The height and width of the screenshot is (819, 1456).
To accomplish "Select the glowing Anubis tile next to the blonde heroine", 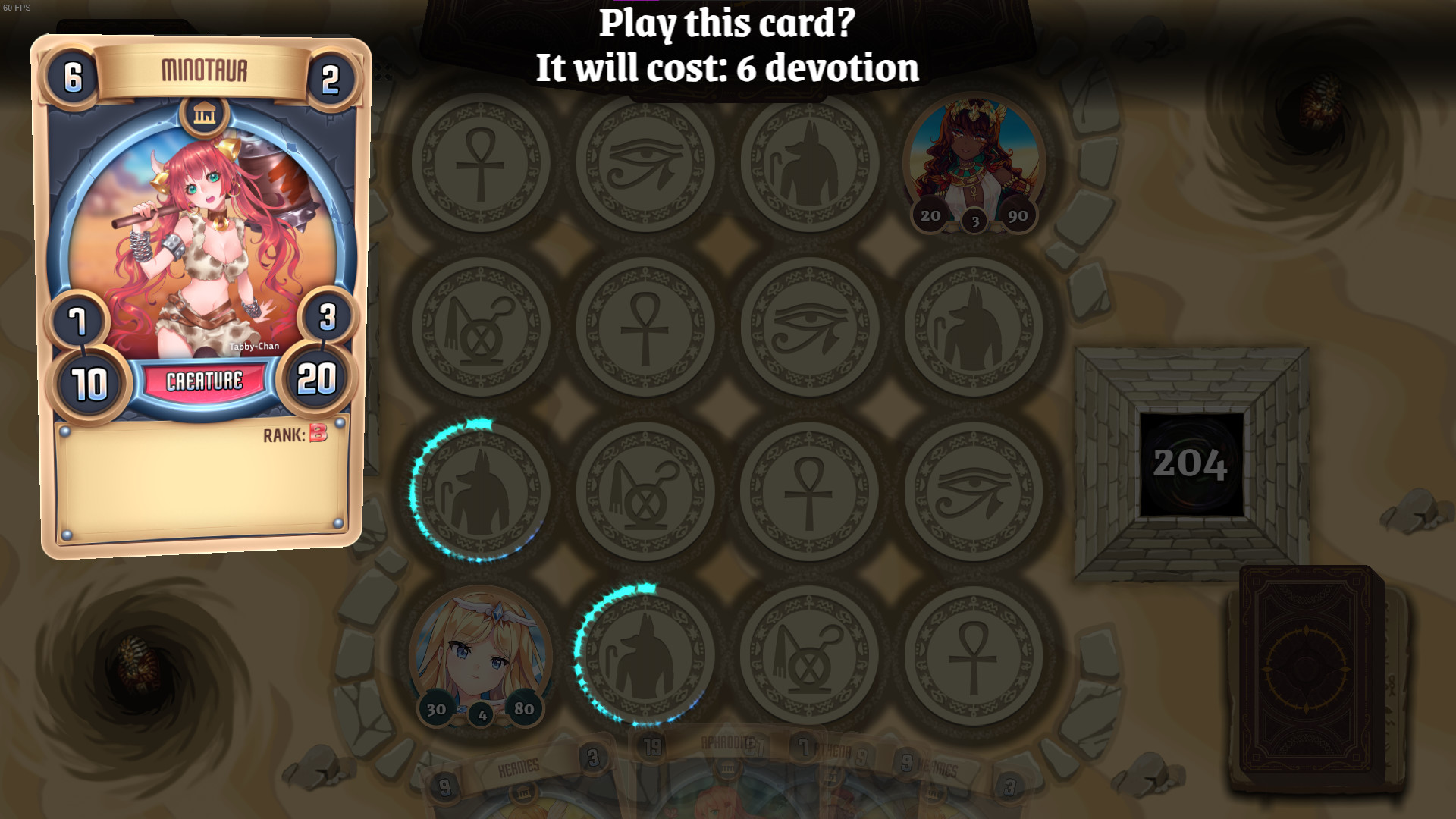I will [645, 656].
